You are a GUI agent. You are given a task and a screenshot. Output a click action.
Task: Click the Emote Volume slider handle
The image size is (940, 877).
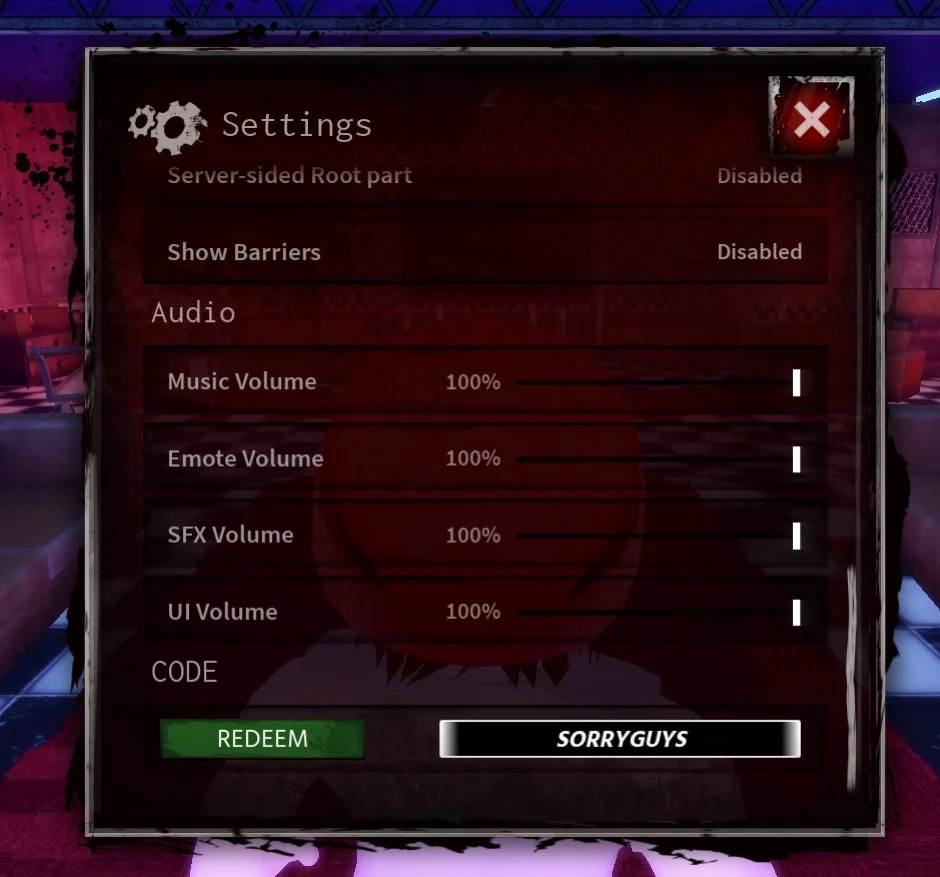pyautogui.click(x=796, y=459)
